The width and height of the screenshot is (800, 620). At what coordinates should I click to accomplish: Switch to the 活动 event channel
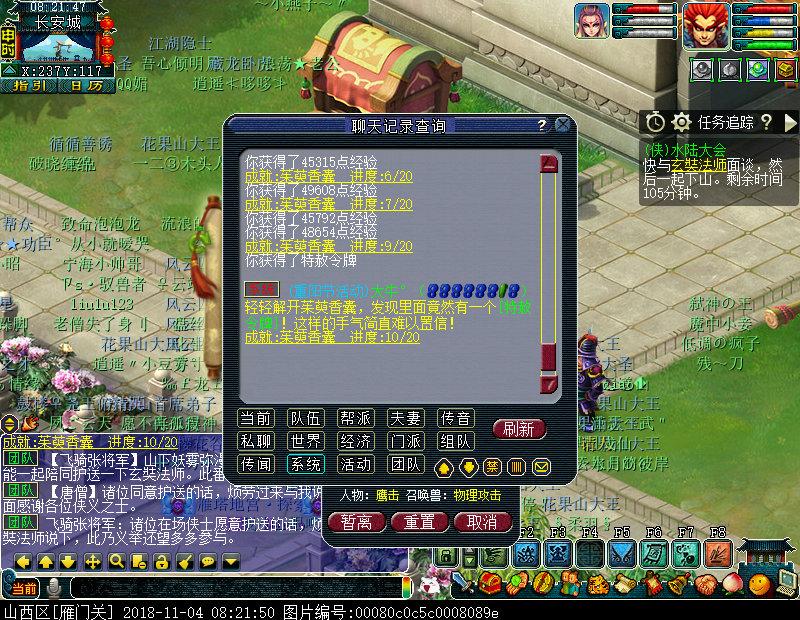[356, 464]
